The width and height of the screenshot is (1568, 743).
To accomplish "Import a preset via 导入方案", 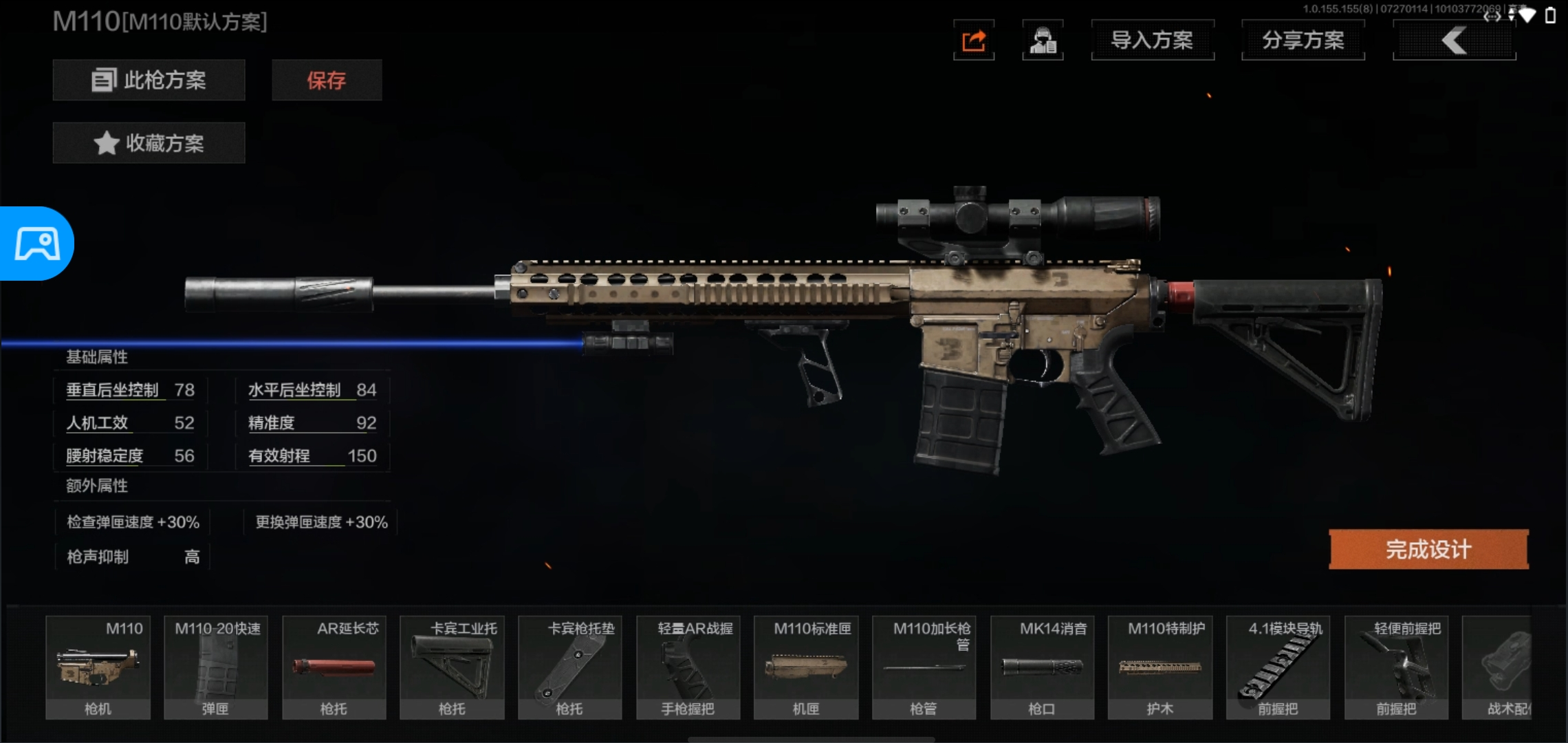I will click(1153, 41).
